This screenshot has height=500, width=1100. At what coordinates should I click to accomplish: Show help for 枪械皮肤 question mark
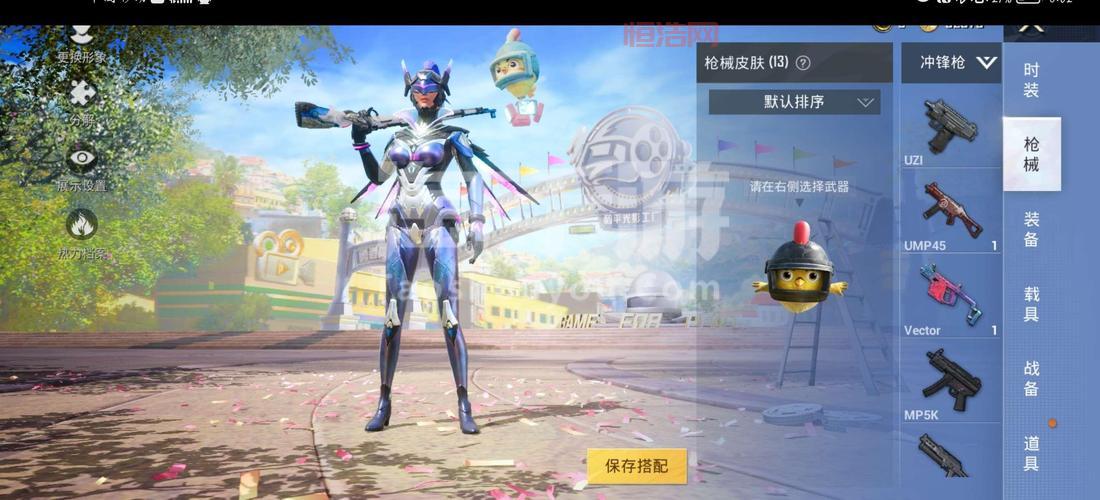click(x=803, y=63)
